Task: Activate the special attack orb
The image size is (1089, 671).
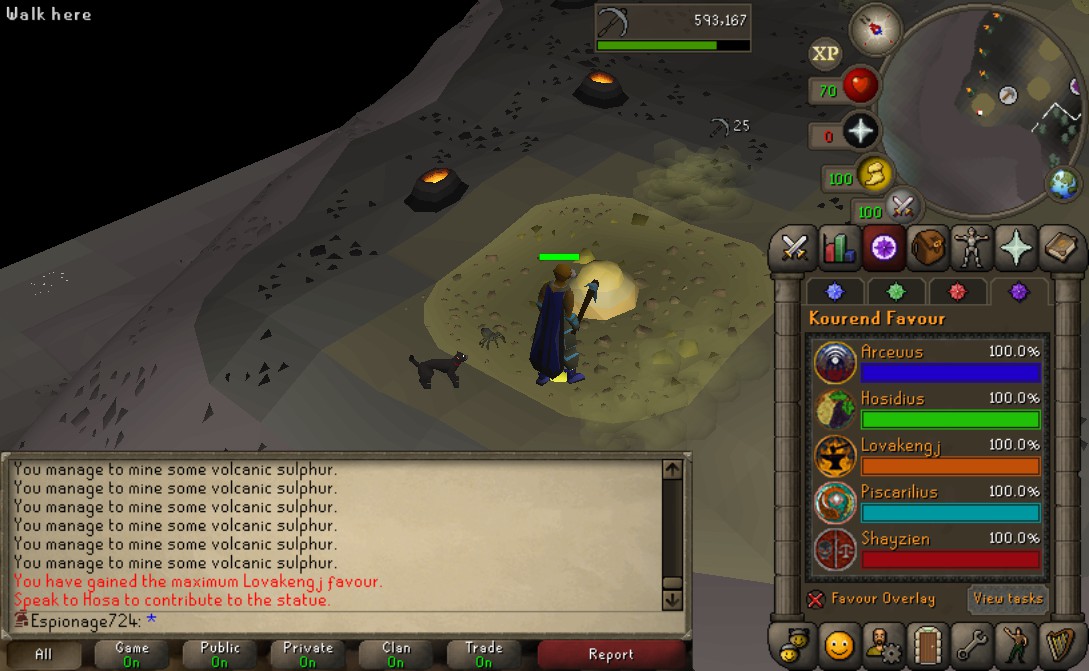Action: (x=902, y=206)
